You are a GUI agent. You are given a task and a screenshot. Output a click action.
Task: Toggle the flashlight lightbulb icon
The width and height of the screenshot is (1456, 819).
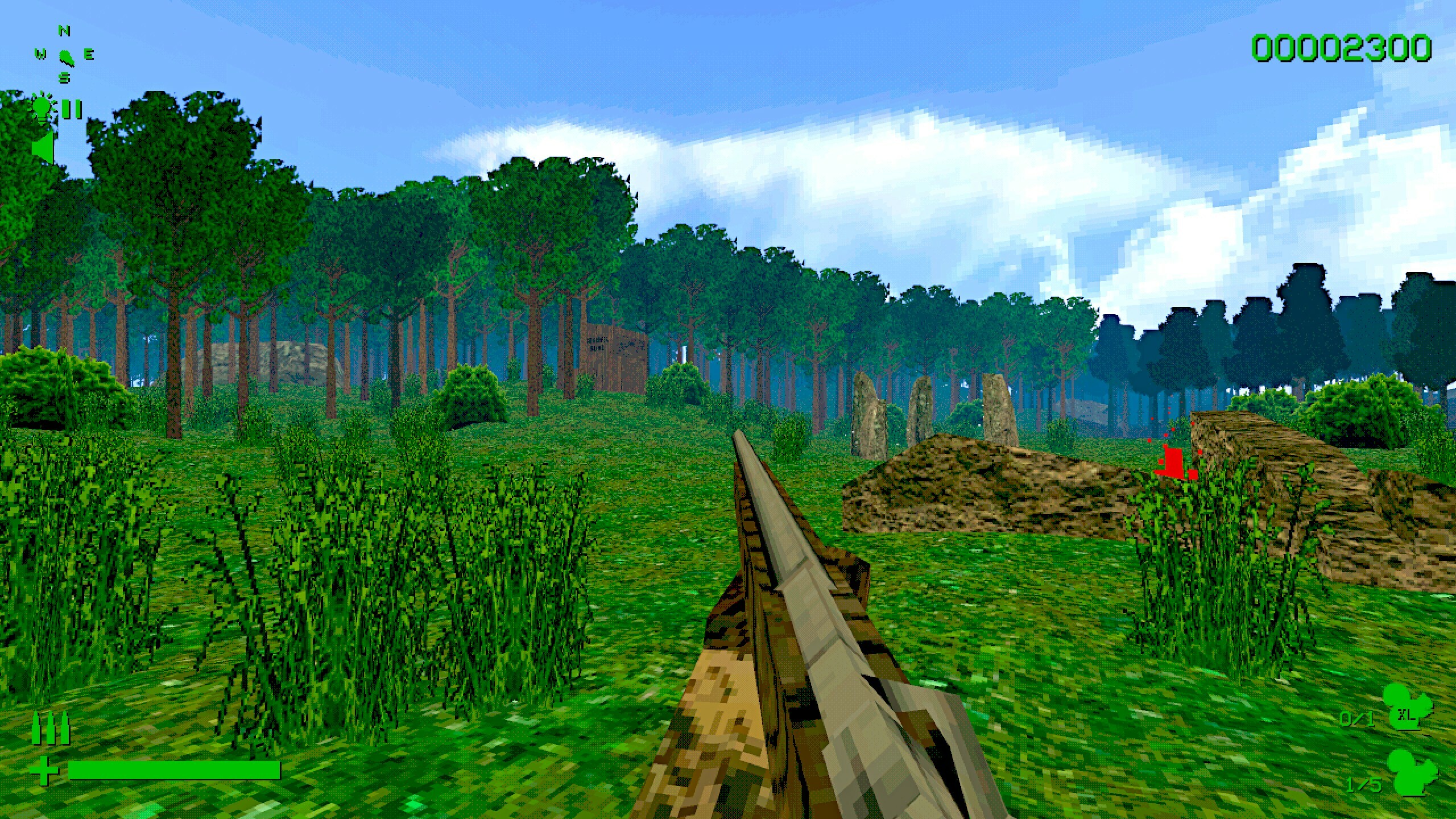42,107
